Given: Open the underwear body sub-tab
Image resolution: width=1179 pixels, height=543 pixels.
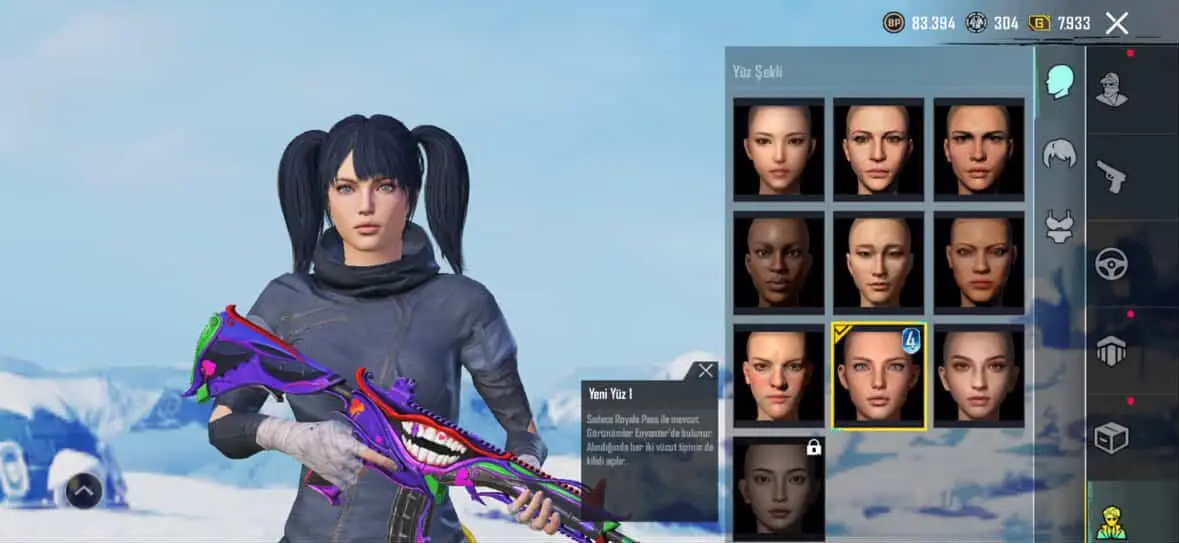Looking at the screenshot, I should tap(1059, 225).
